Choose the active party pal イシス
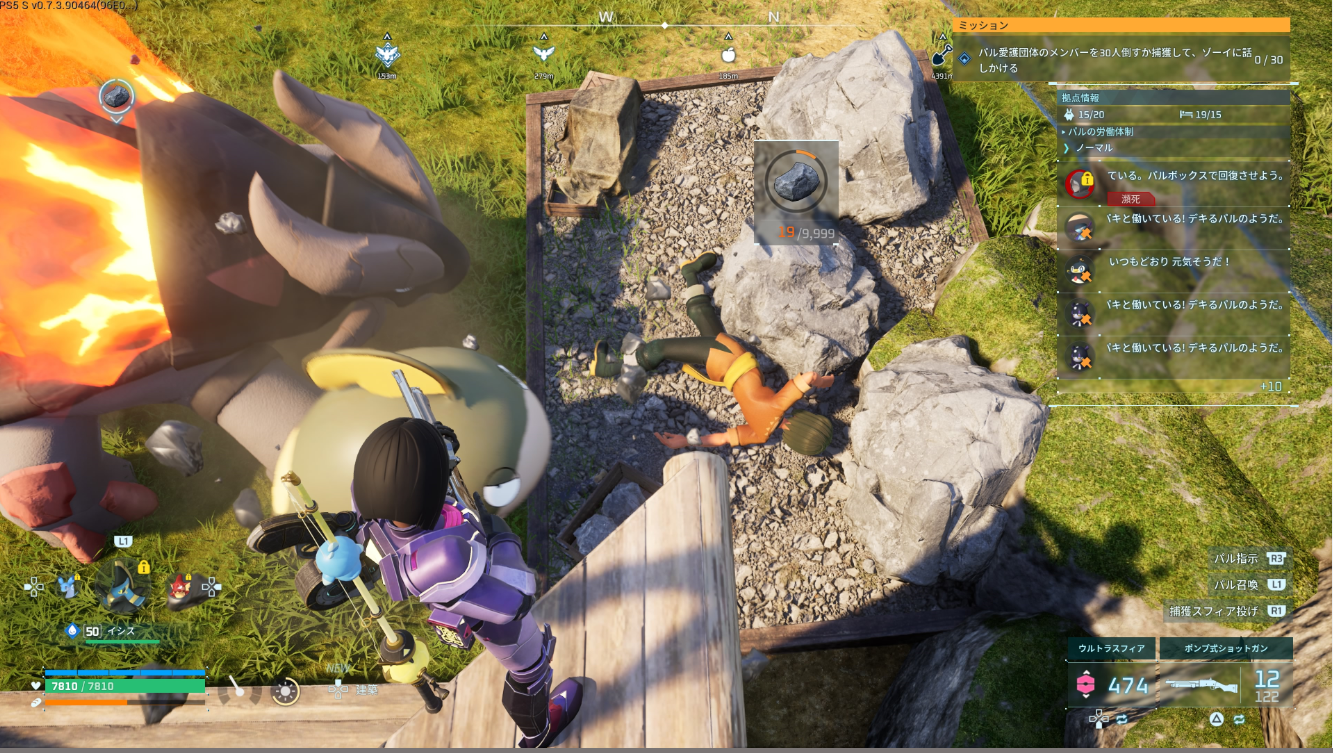The image size is (1333, 753). [123, 585]
